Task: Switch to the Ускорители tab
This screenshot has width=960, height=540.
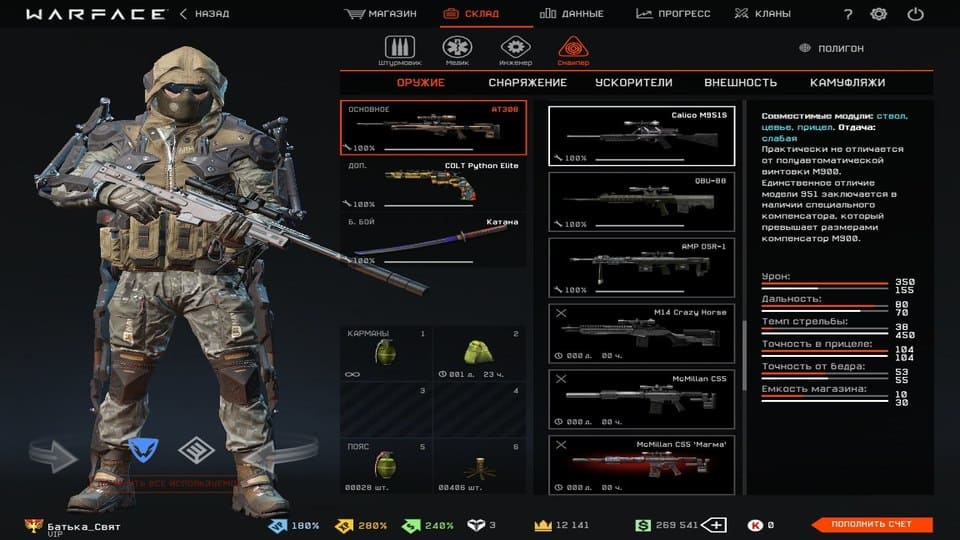Action: coord(633,83)
